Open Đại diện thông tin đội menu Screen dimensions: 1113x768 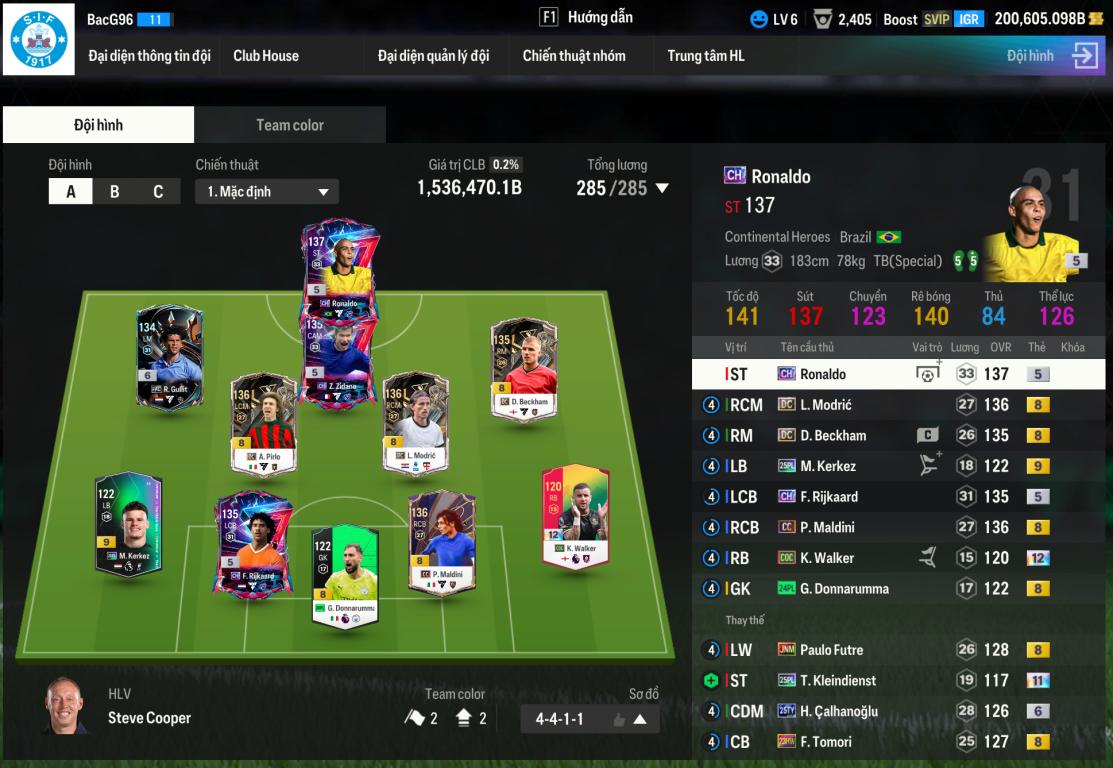tap(149, 56)
